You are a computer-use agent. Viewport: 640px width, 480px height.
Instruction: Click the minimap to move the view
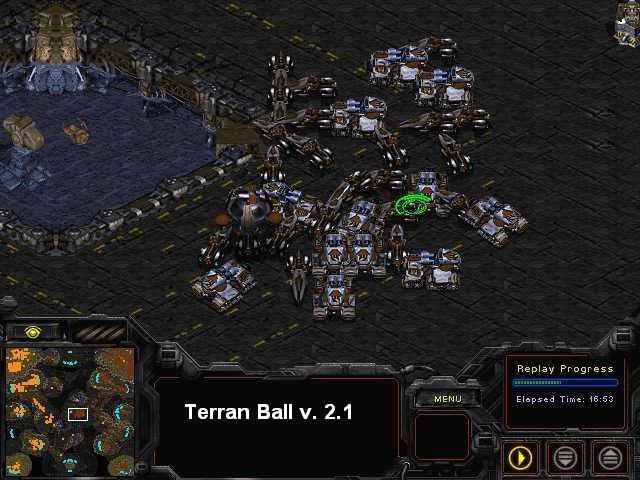(70, 410)
